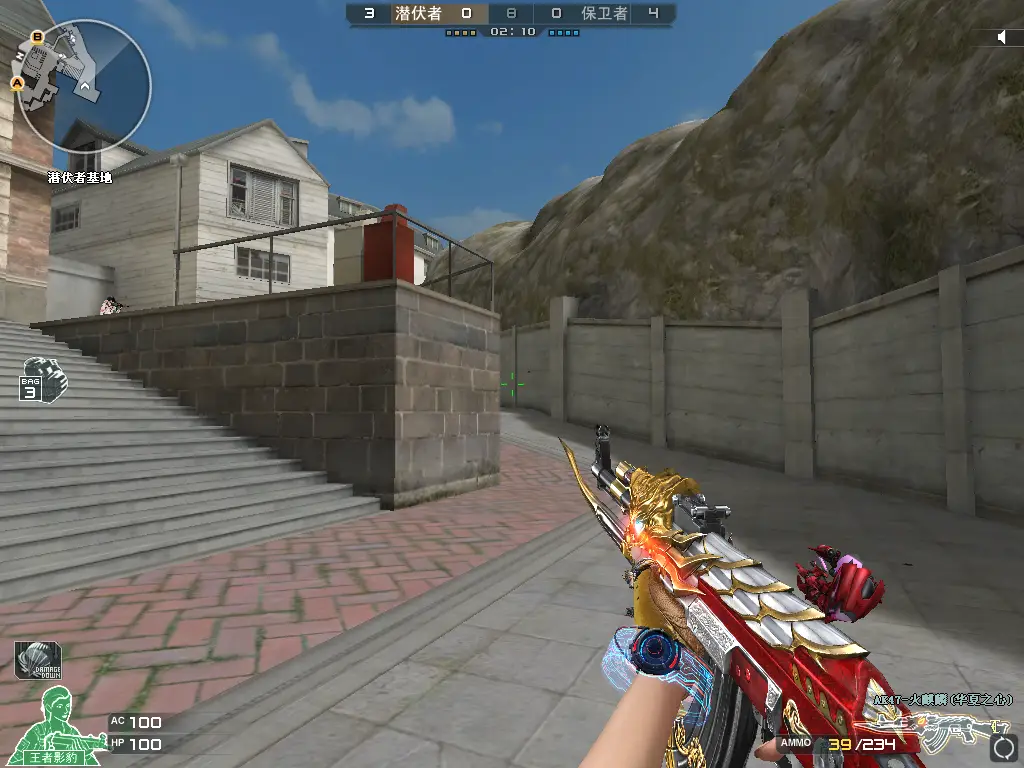Click the Damage Down status icon
The width and height of the screenshot is (1024, 768).
point(38,660)
